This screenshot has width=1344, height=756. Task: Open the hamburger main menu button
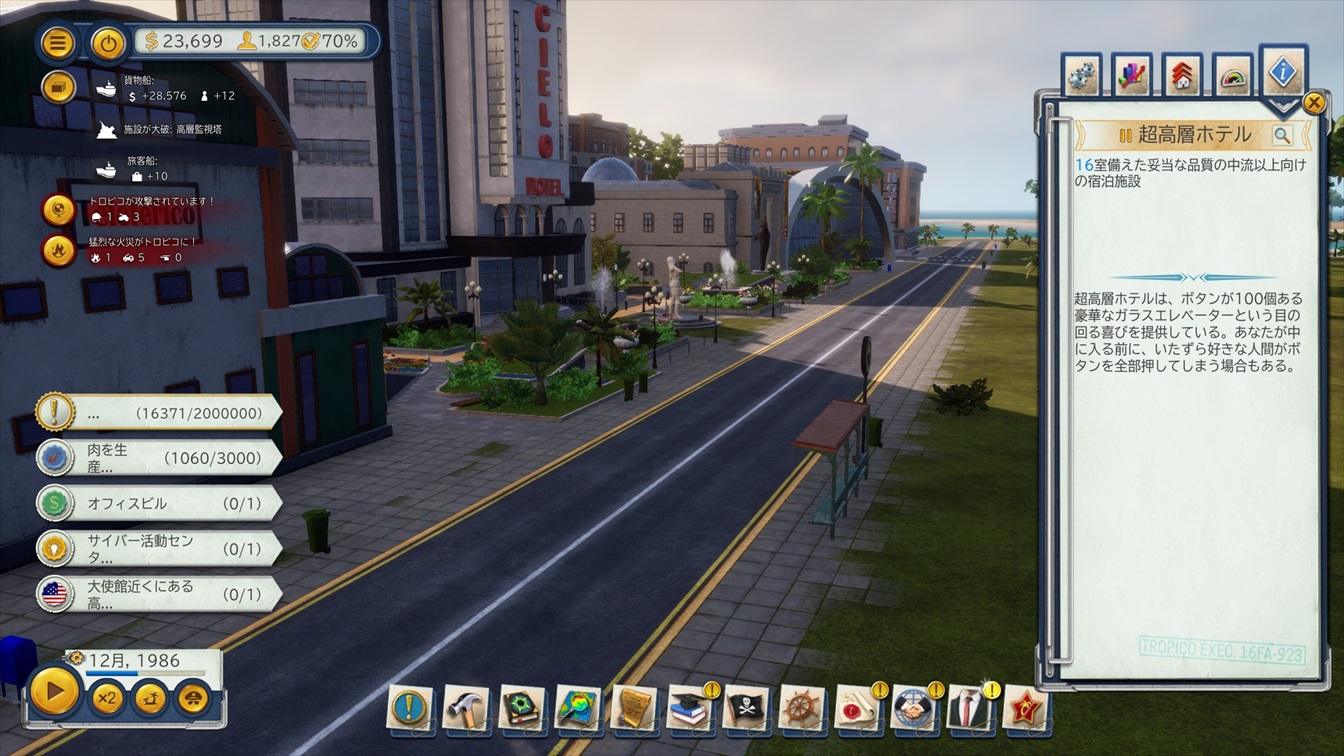click(58, 42)
